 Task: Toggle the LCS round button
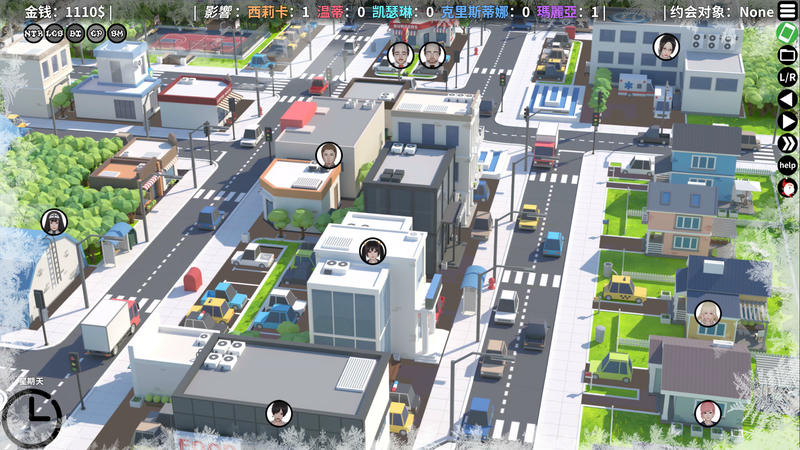[x=54, y=33]
